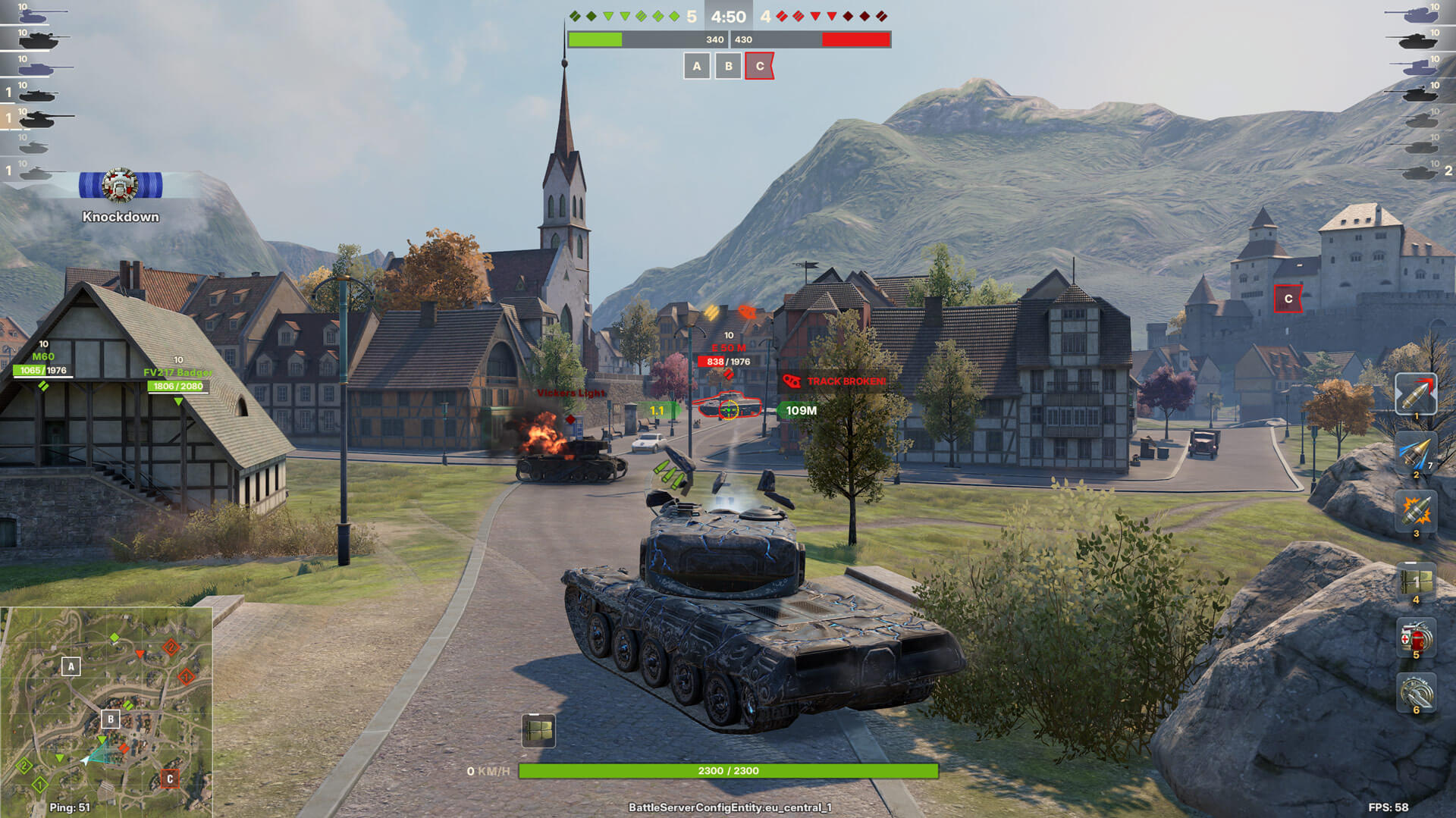This screenshot has width=1456, height=818.
Task: Select base A marker on the minimap
Action: (x=71, y=666)
